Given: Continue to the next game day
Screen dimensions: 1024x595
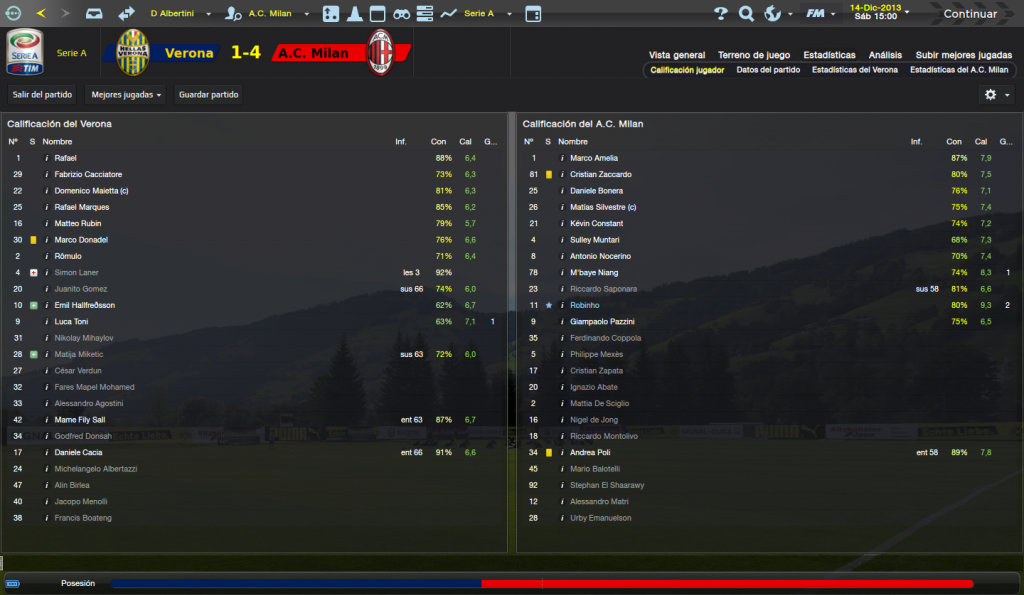Looking at the screenshot, I should [969, 14].
